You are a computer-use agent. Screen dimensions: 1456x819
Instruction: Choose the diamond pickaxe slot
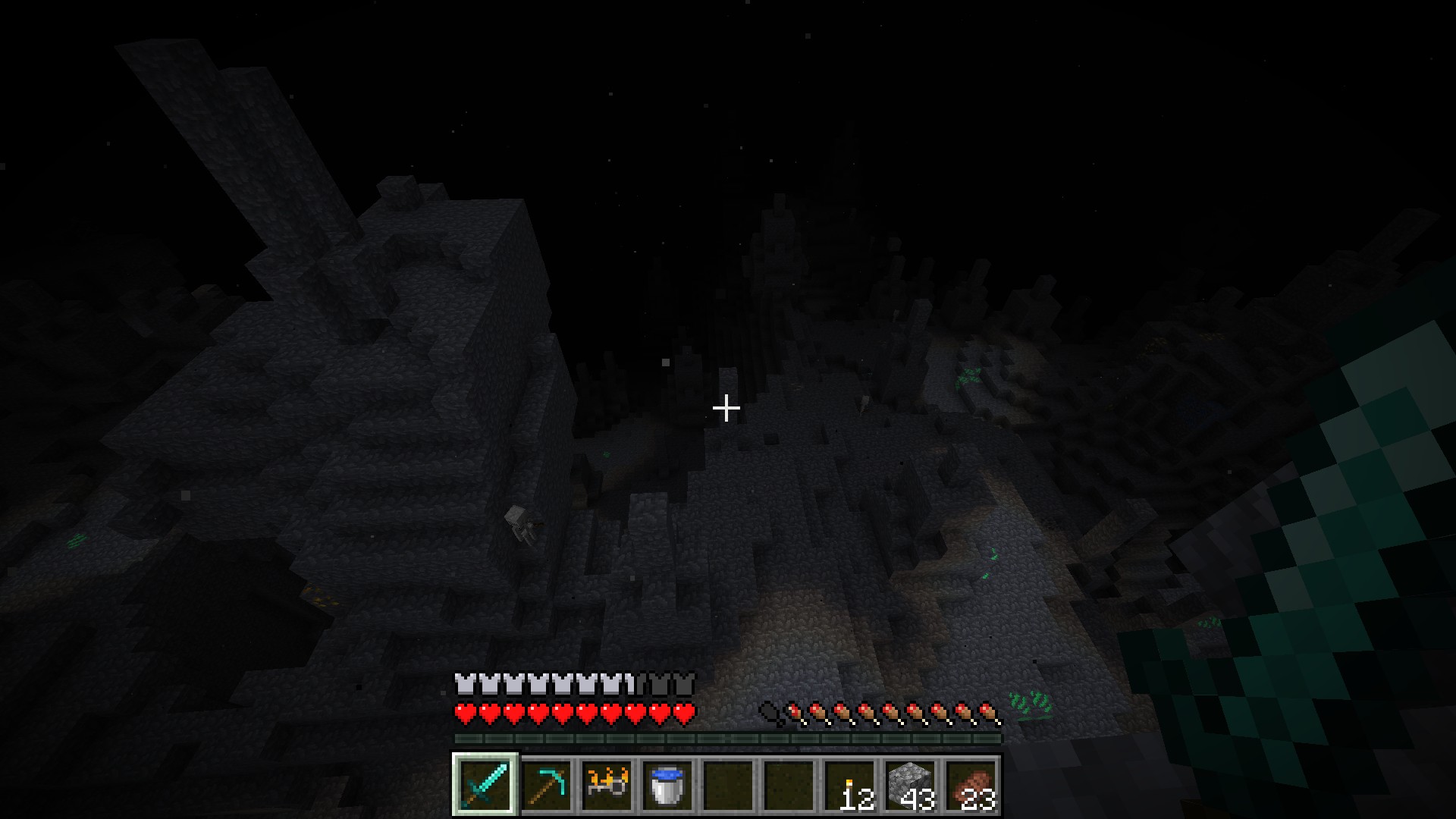point(546,784)
